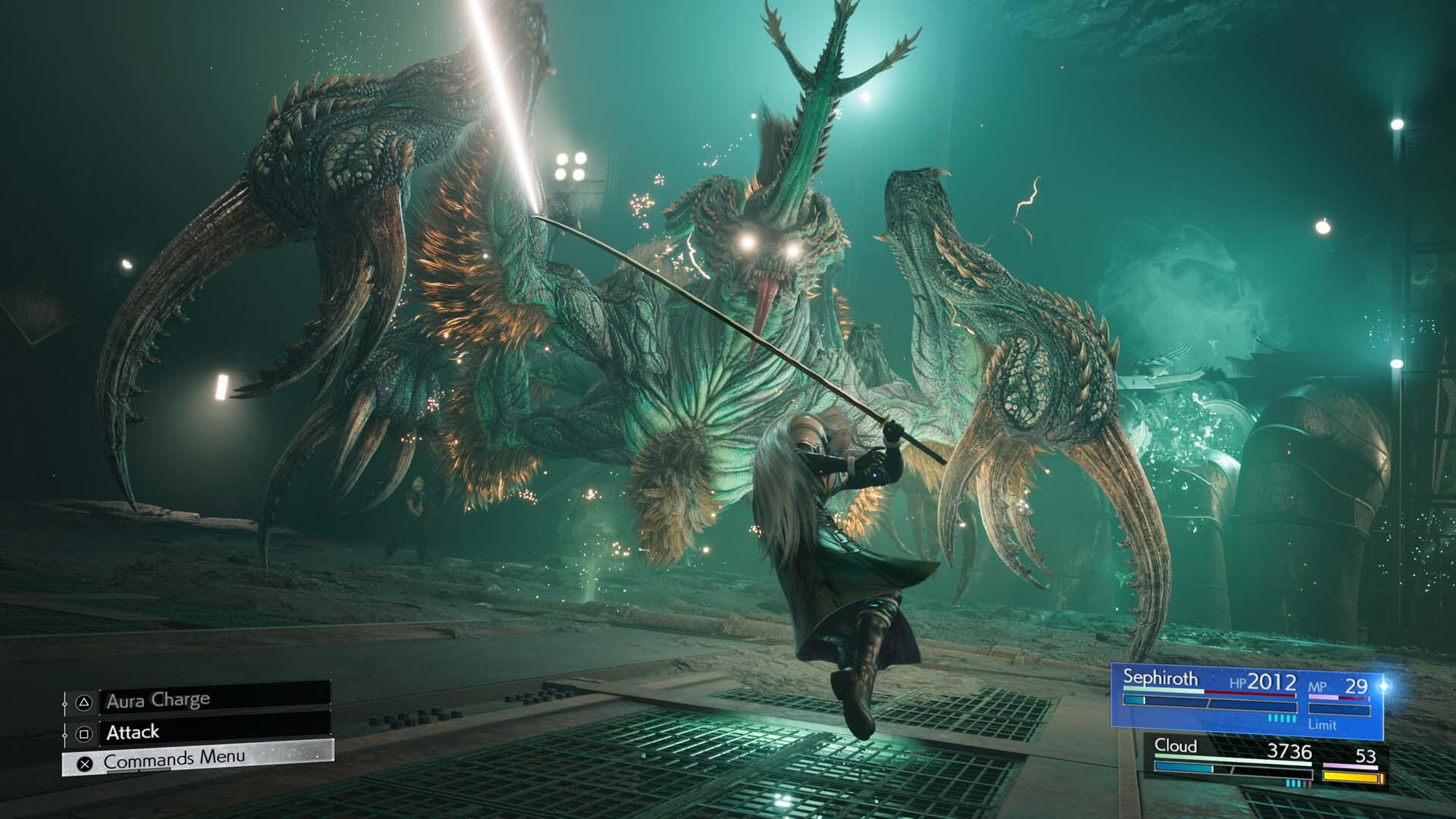The image size is (1456, 819).
Task: Click the Triangle button icon beside Aura Charge
Action: tap(84, 702)
